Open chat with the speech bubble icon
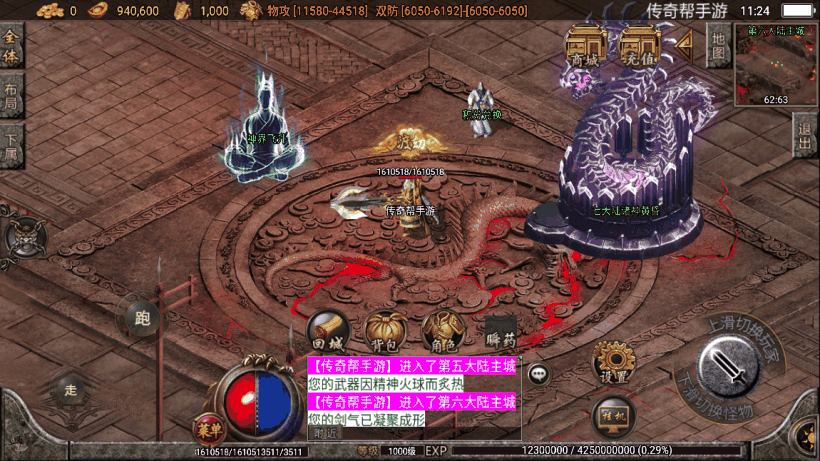 539,374
